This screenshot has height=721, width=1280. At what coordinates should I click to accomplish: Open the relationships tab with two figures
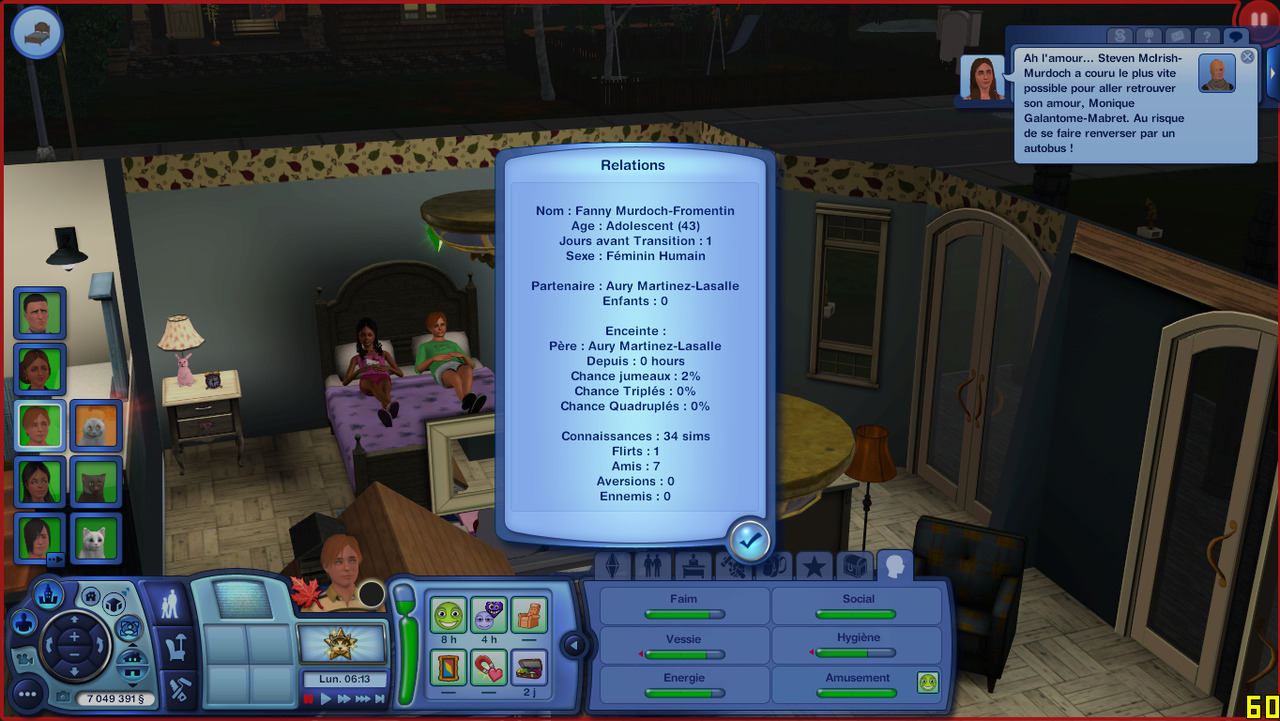(x=652, y=567)
